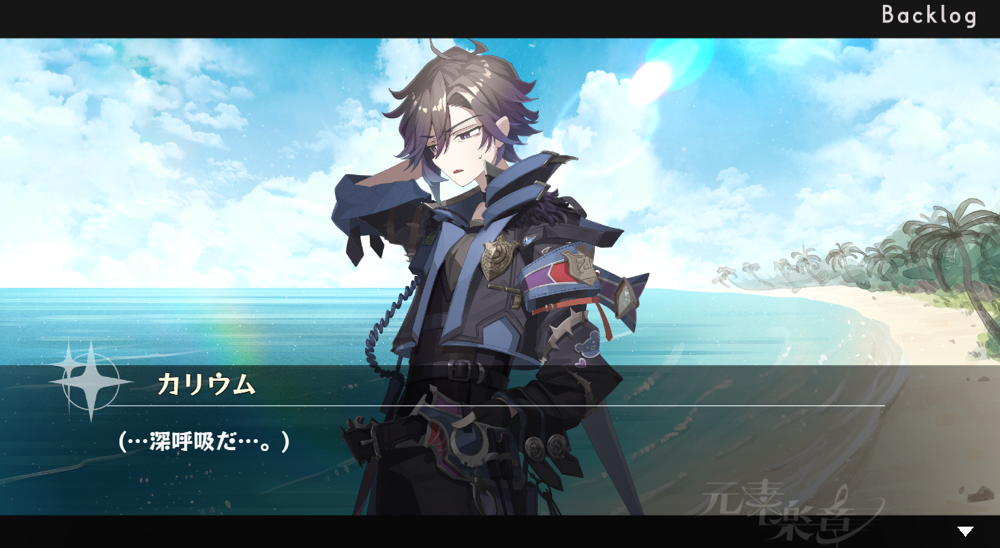1000x548 pixels.
Task: Open the Backlog
Action: (x=928, y=16)
